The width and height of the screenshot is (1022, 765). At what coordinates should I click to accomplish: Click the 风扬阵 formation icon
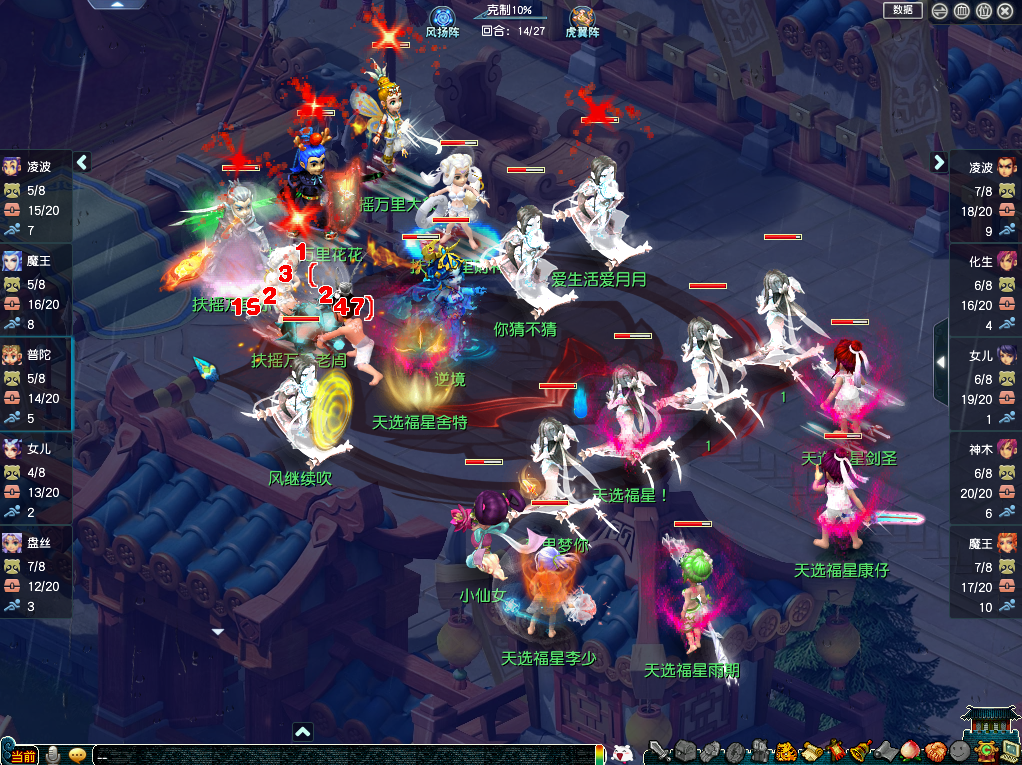click(x=442, y=18)
